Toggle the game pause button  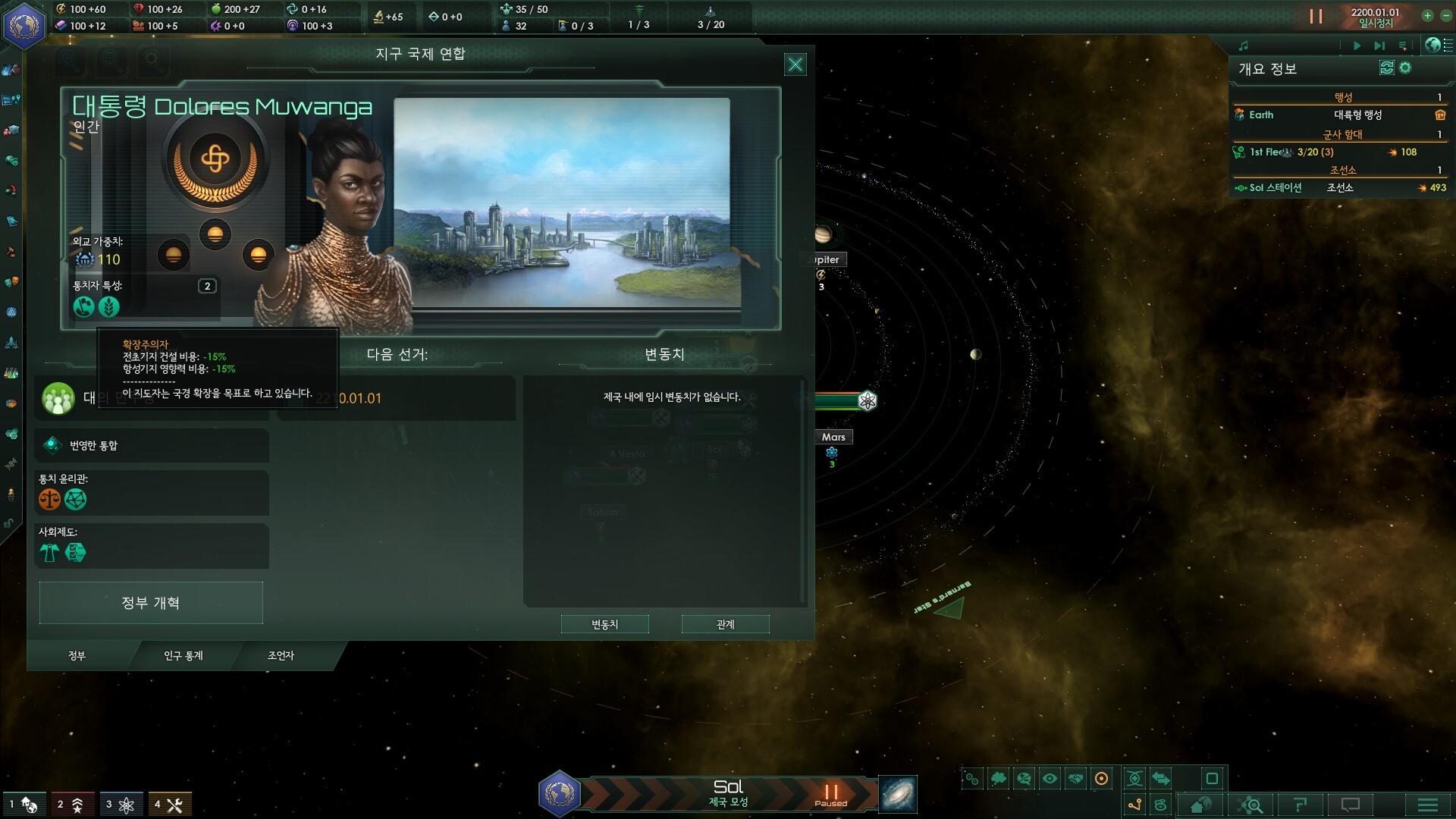[1316, 17]
